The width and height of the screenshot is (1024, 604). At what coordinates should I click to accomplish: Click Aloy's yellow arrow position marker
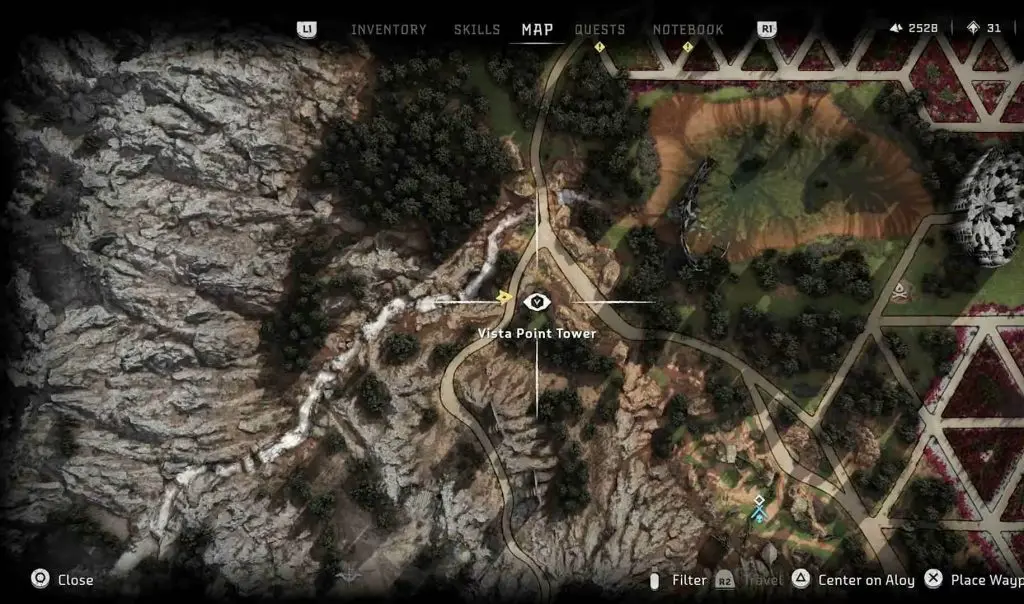[x=505, y=296]
